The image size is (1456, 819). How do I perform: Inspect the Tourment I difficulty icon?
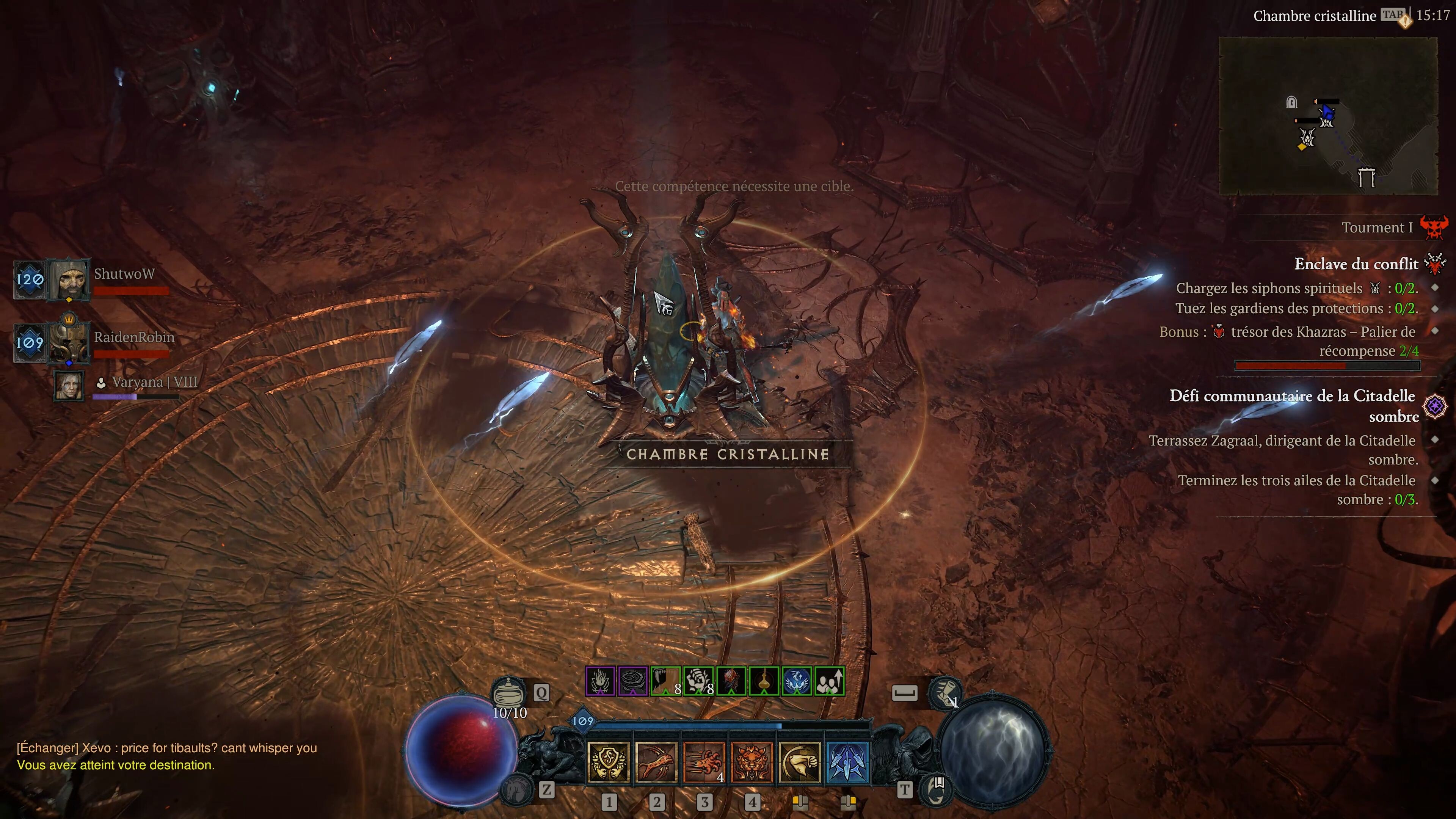1433,227
